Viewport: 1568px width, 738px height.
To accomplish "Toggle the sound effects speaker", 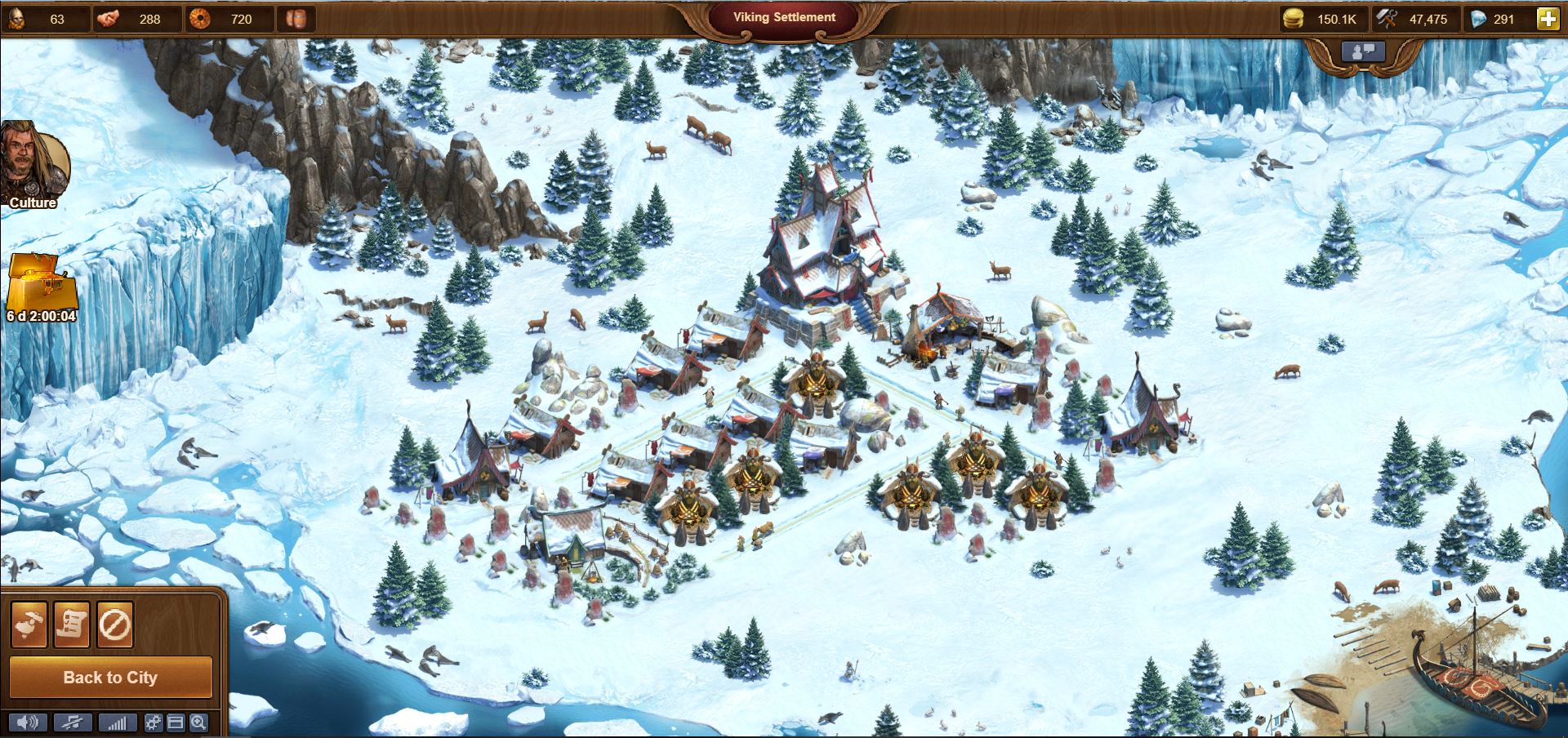I will (x=28, y=722).
